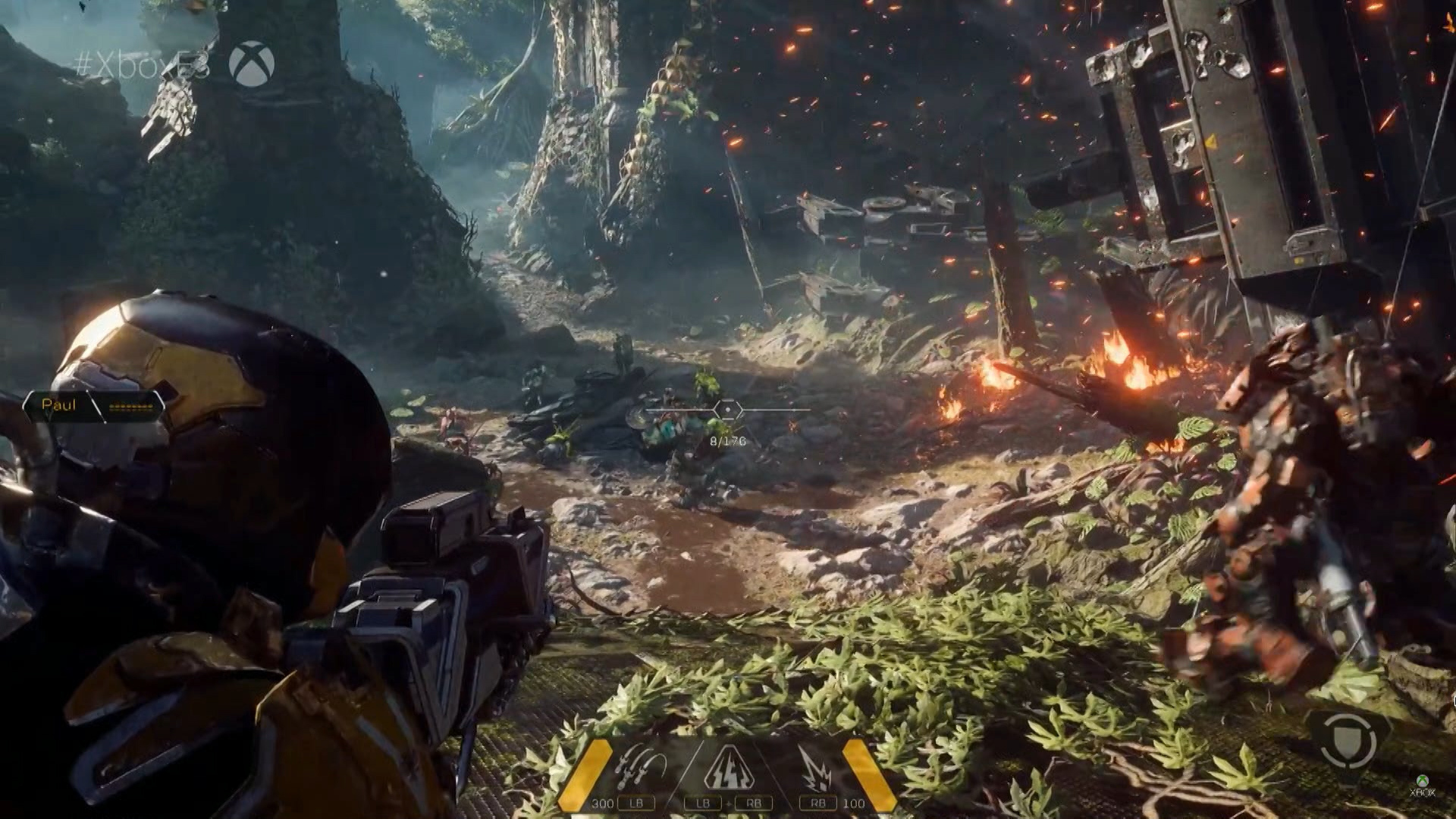Click the Xbox logo watermark
This screenshot has height=819, width=1456.
coord(252,62)
